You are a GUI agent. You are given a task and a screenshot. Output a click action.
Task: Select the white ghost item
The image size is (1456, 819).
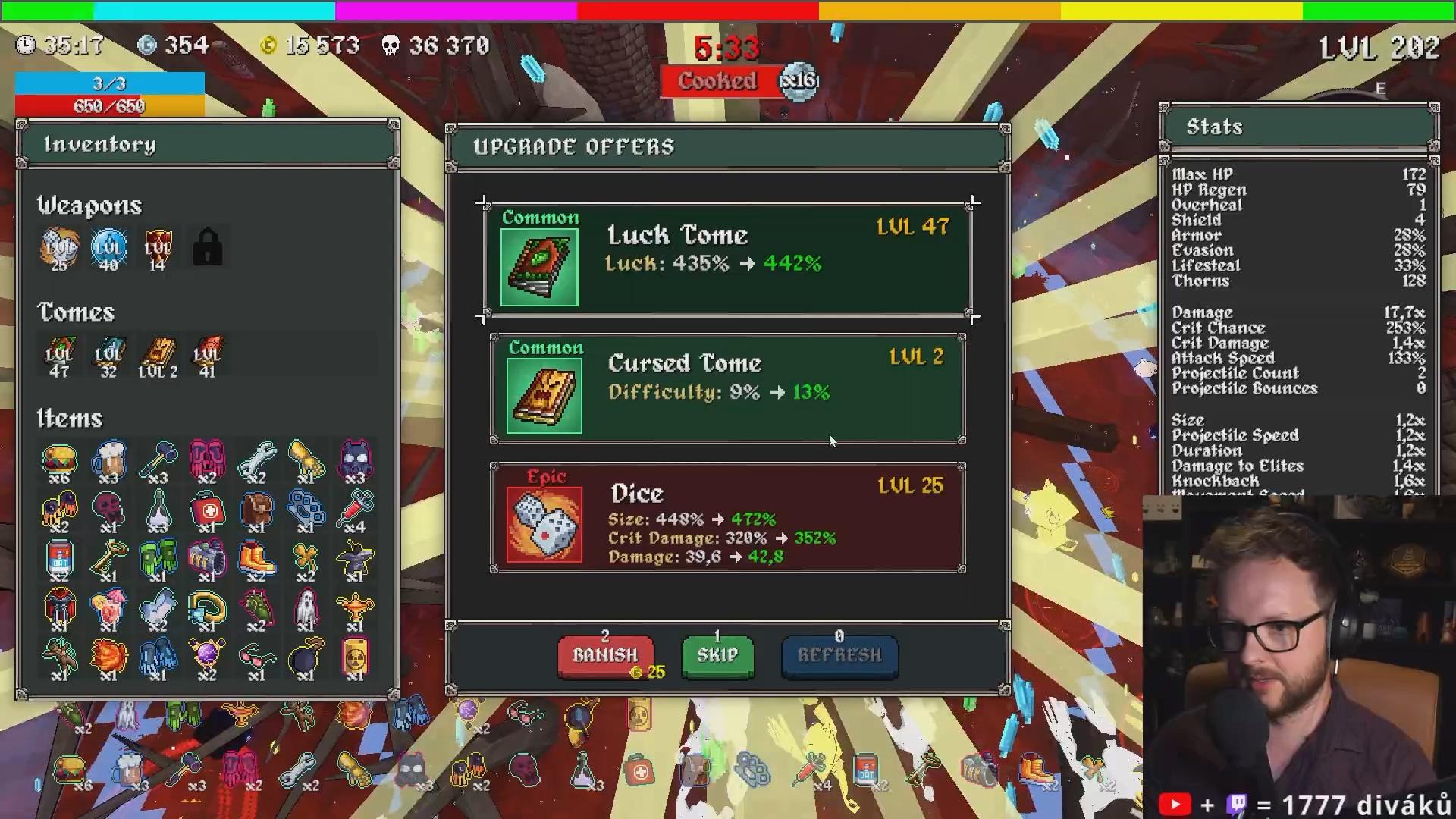tap(306, 609)
